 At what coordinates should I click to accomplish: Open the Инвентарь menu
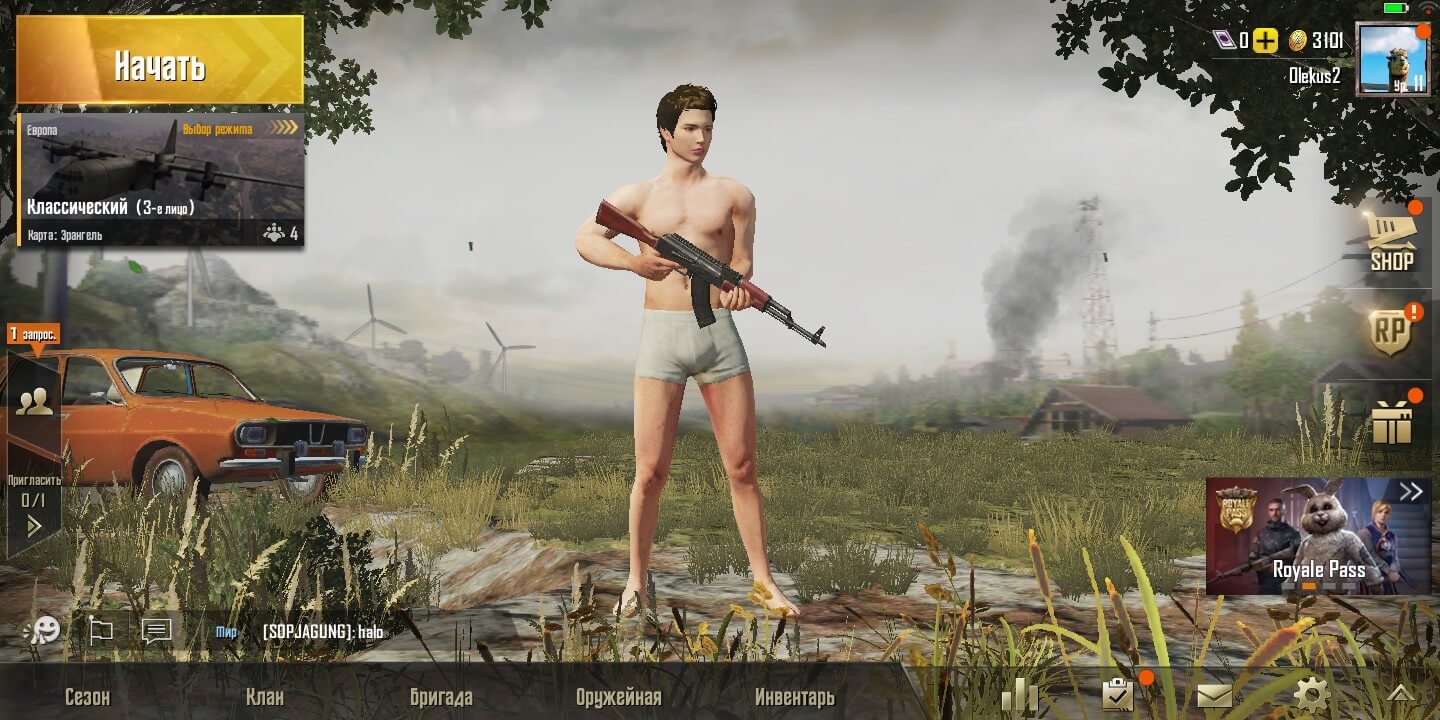click(794, 697)
